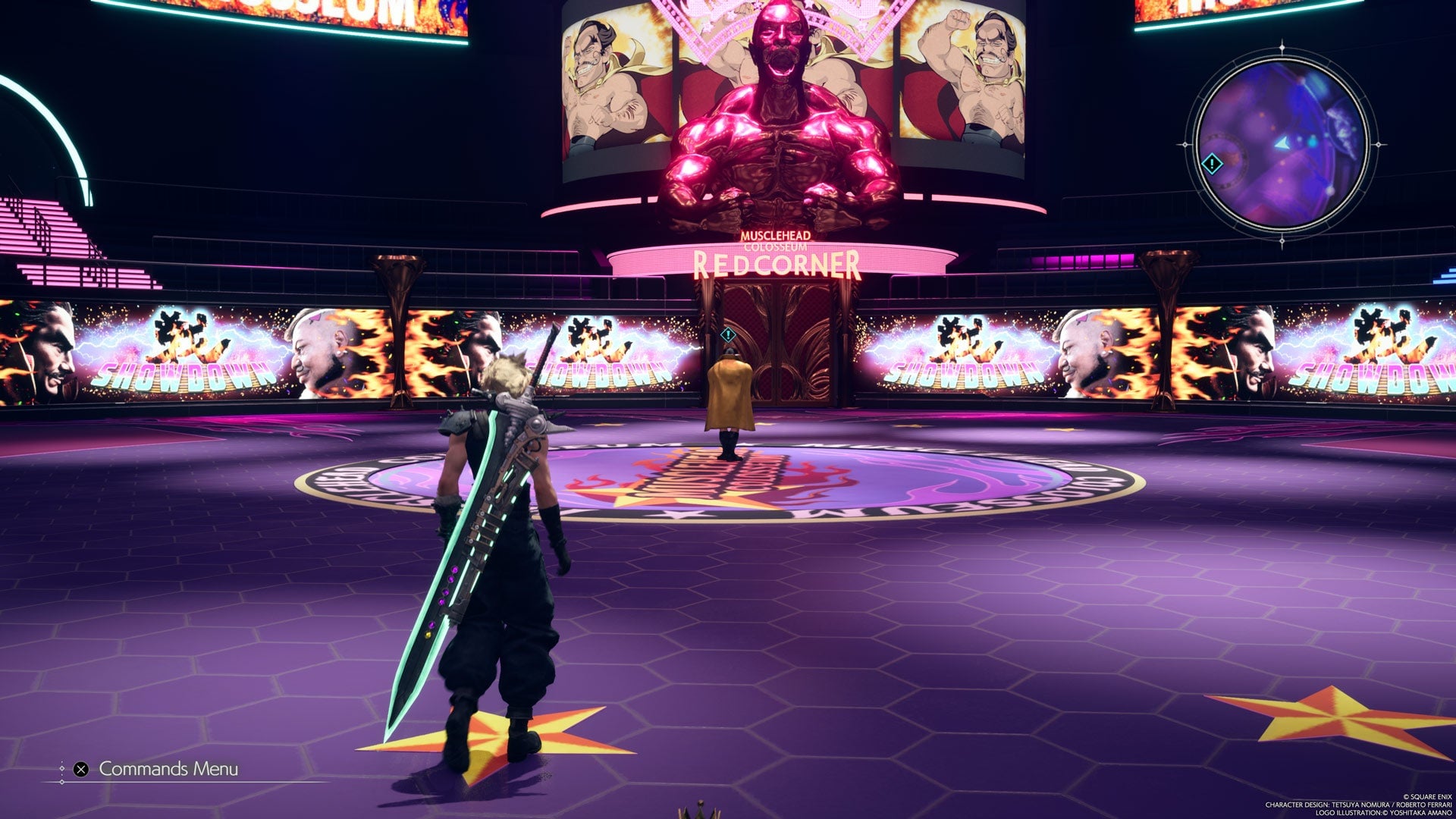This screenshot has width=1456, height=819.
Task: Click the player arrow in the minimap center
Action: pos(1282,144)
